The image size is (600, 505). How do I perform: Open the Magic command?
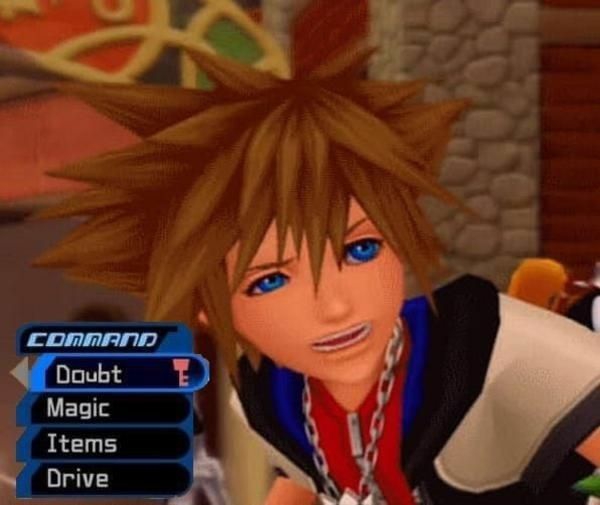coord(105,409)
